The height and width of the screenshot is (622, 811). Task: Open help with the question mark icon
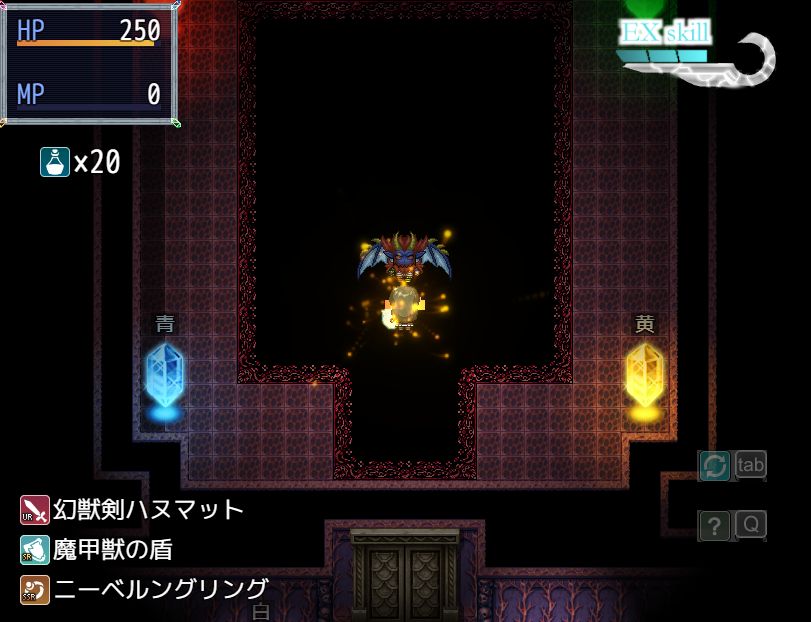coord(714,525)
